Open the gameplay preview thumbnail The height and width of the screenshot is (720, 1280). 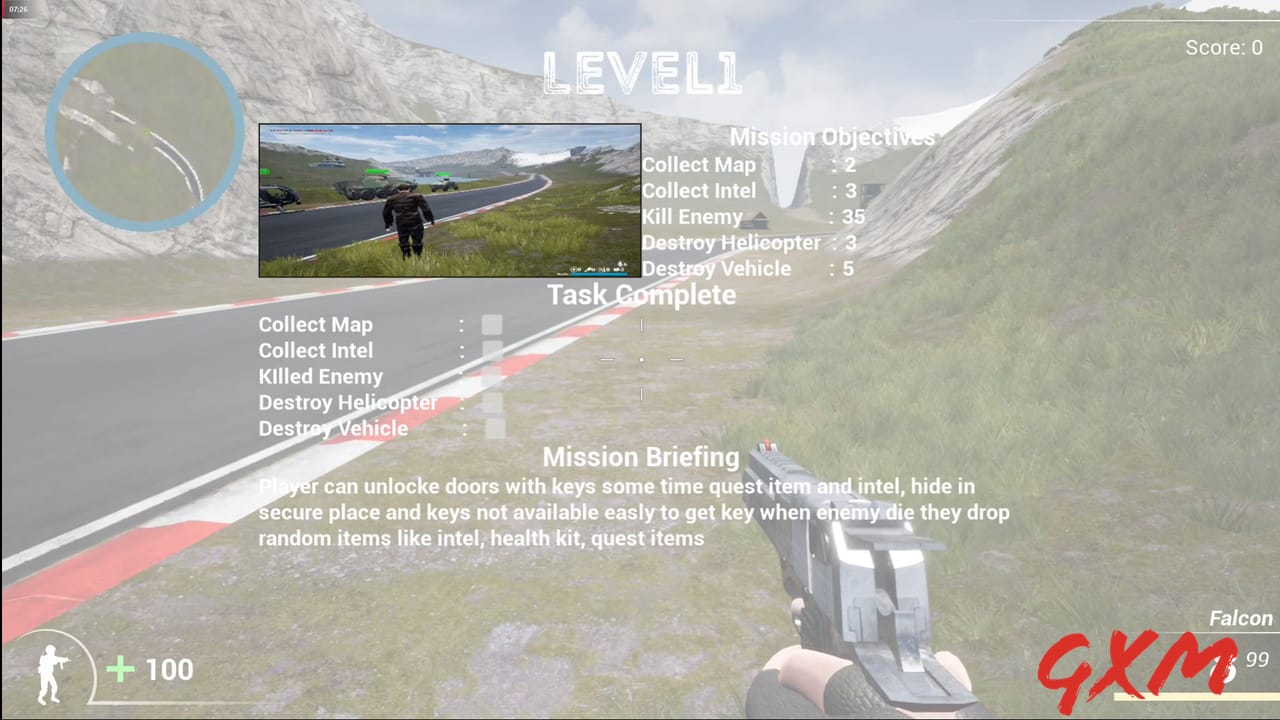(449, 199)
